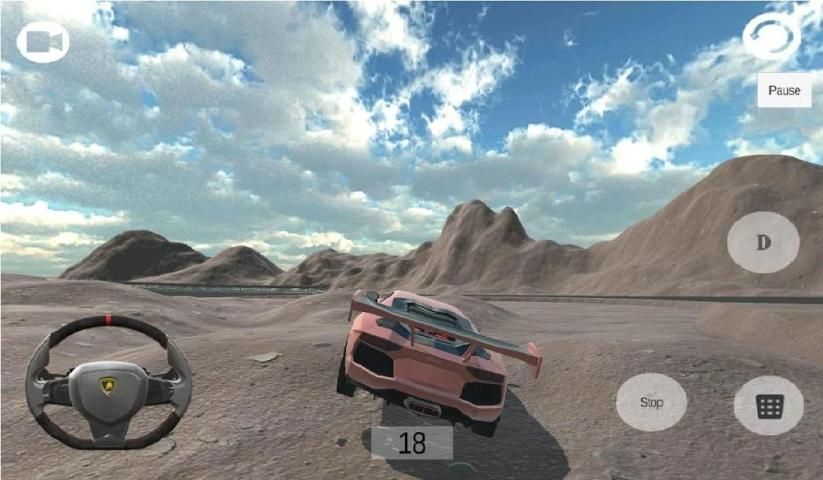Switch the camera view
The height and width of the screenshot is (480, 823).
point(43,42)
